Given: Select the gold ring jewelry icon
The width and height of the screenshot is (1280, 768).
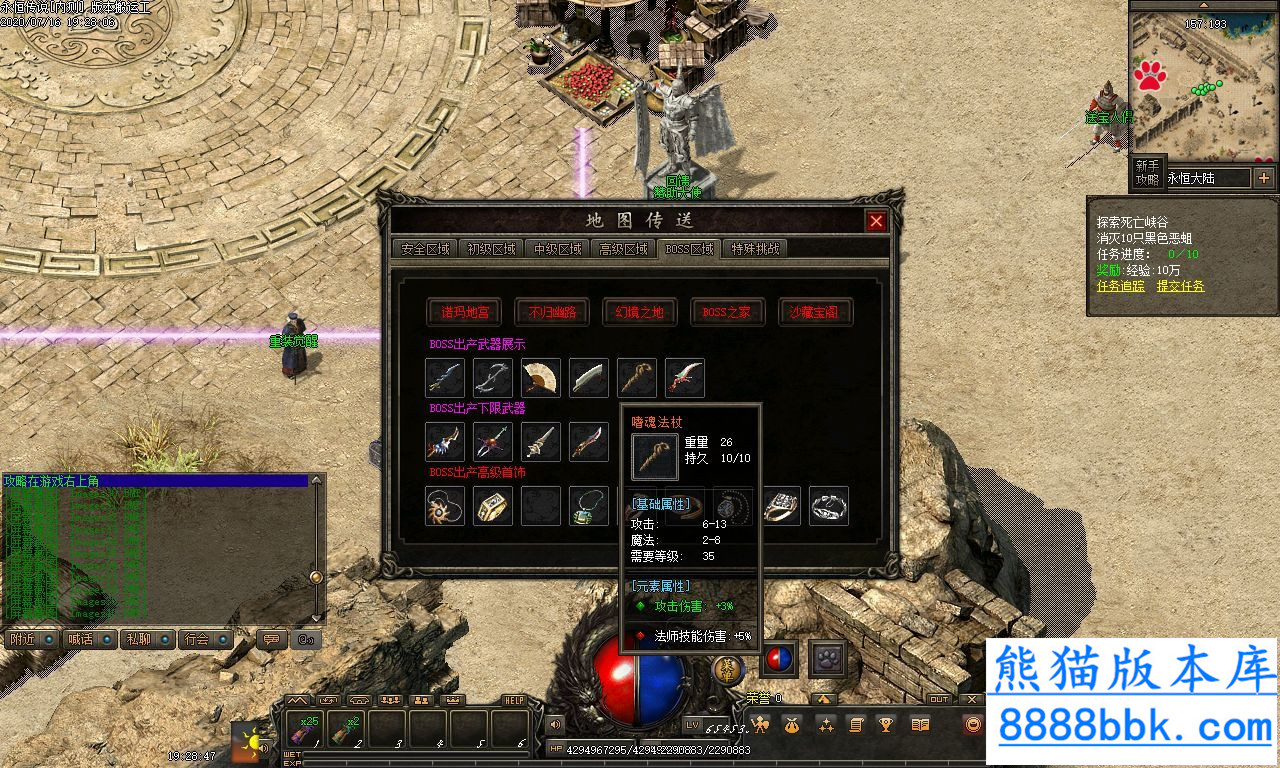Looking at the screenshot, I should 493,506.
